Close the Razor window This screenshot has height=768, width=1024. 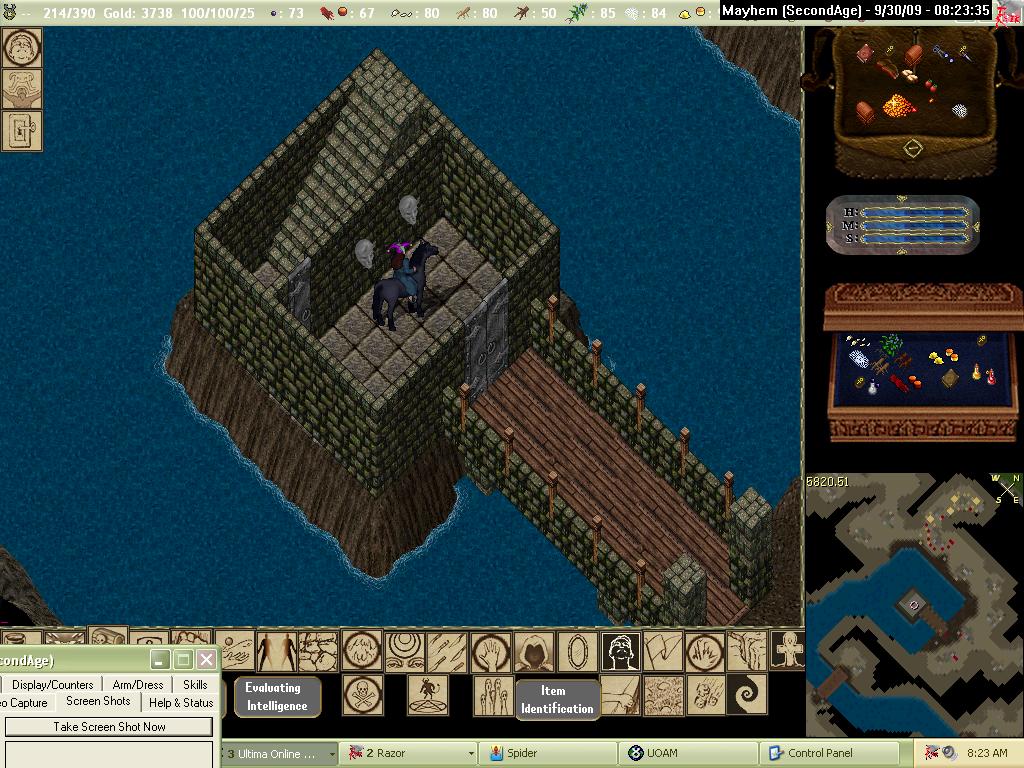(206, 659)
